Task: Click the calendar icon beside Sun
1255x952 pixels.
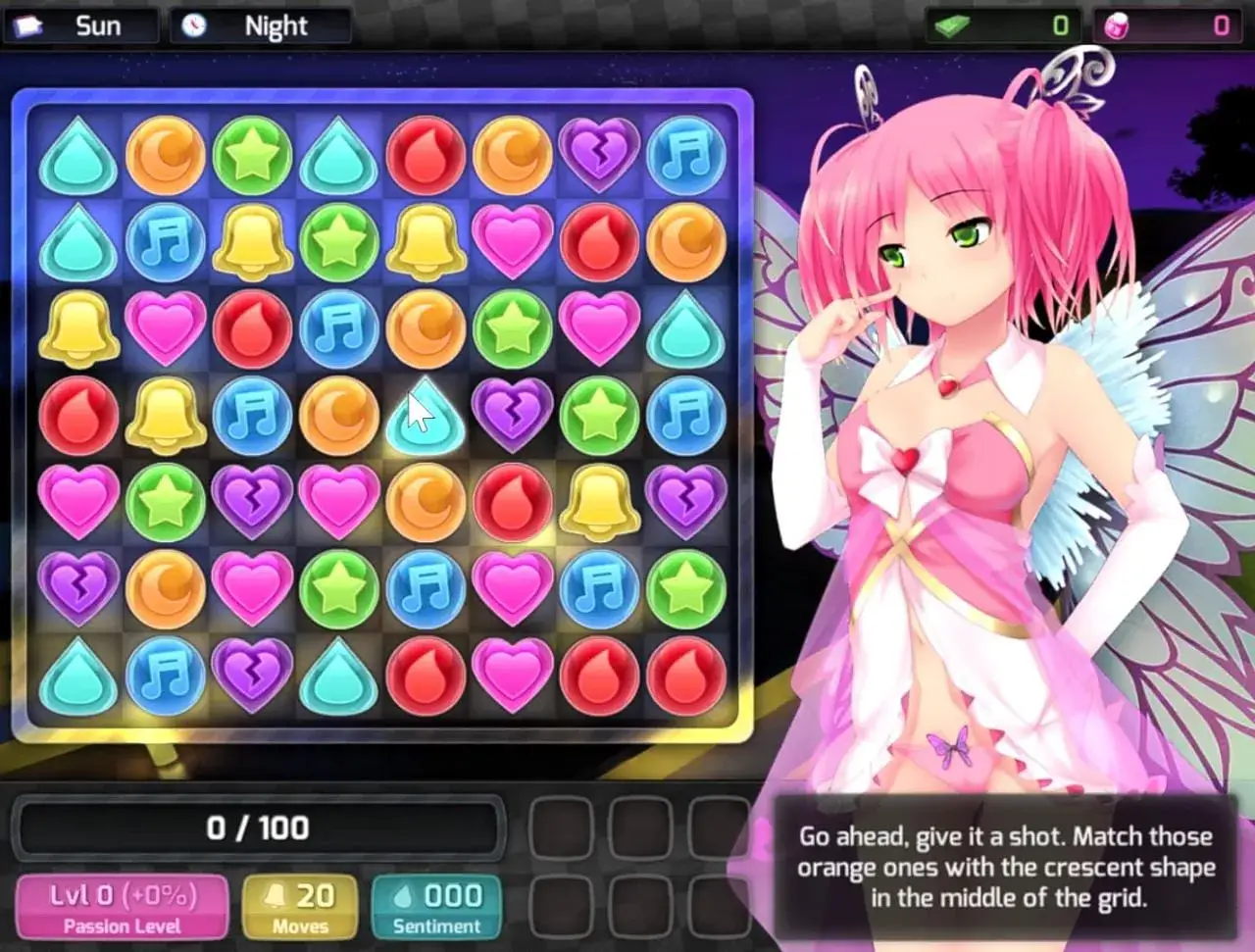Action: tap(29, 25)
